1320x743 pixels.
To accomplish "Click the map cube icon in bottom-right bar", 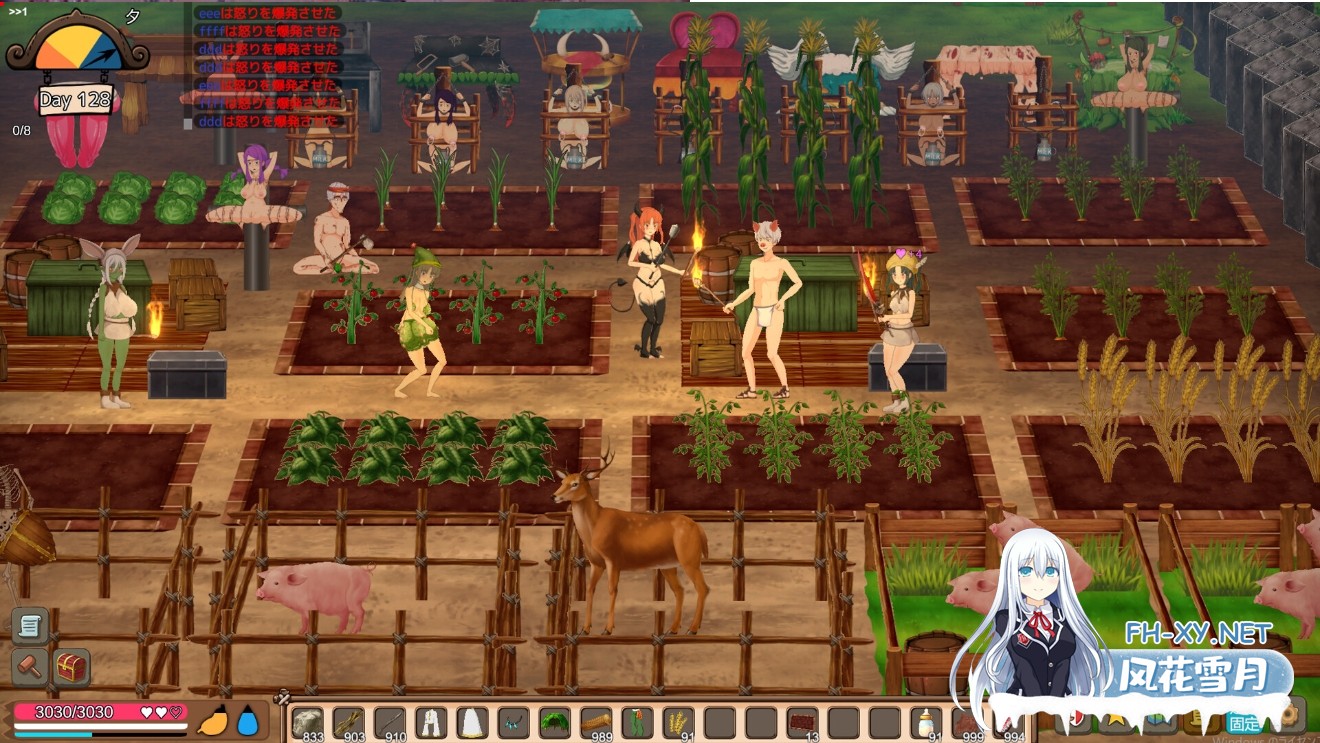I will click(1157, 716).
